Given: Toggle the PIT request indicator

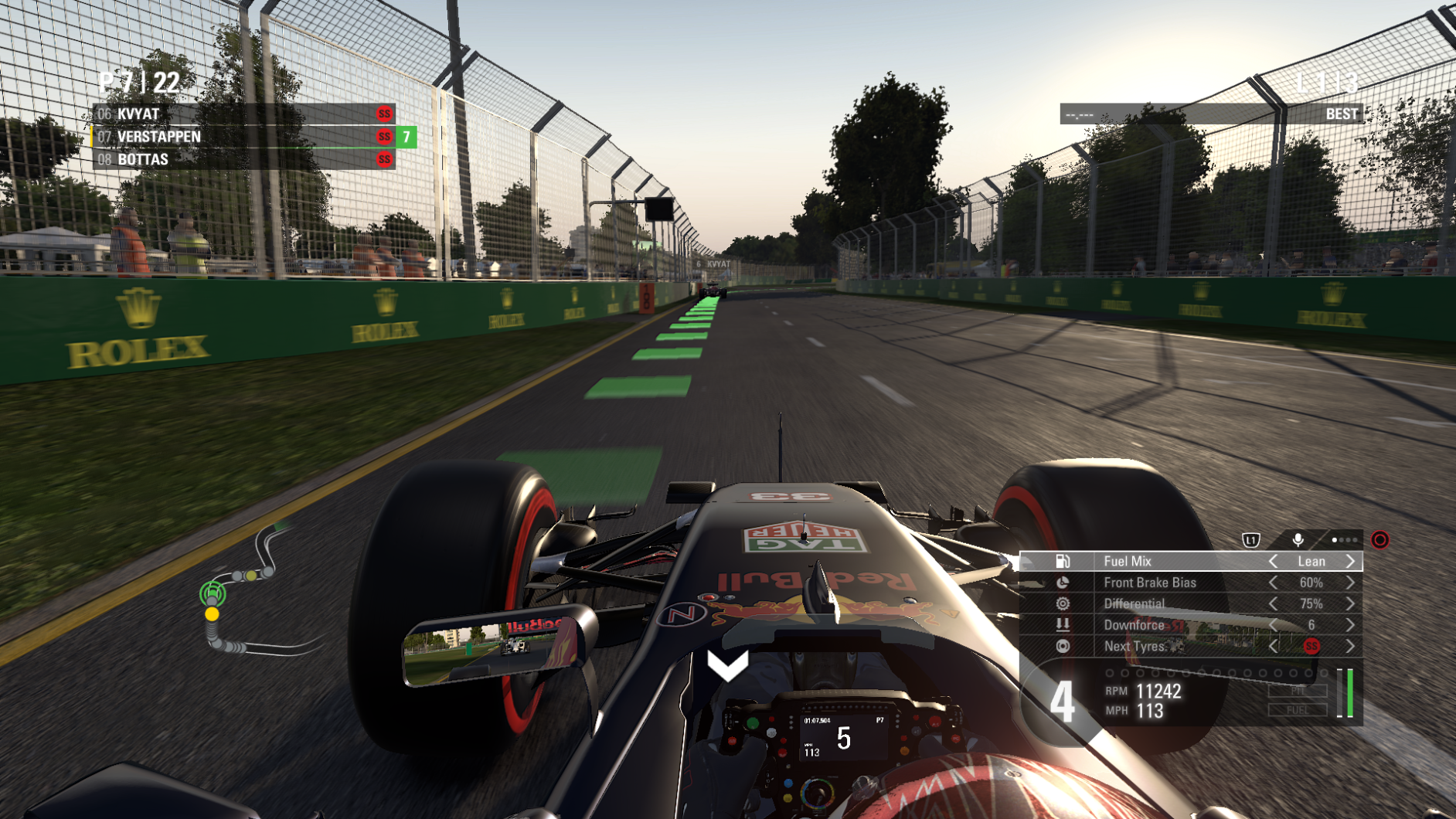Looking at the screenshot, I should click(x=1297, y=692).
